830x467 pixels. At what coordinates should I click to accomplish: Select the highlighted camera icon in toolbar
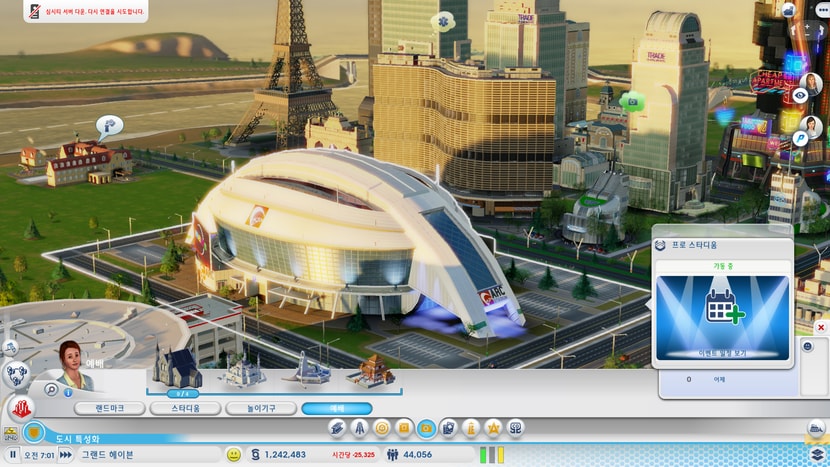(x=427, y=428)
